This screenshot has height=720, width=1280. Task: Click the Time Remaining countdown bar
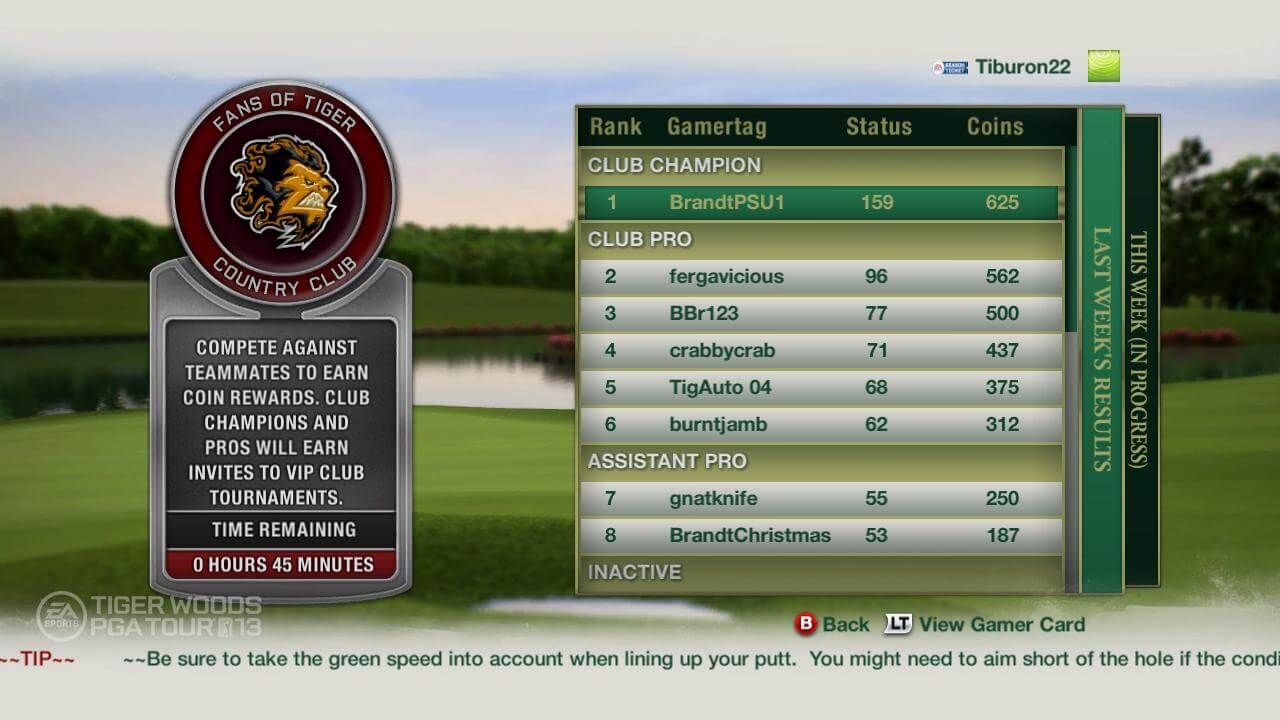281,564
